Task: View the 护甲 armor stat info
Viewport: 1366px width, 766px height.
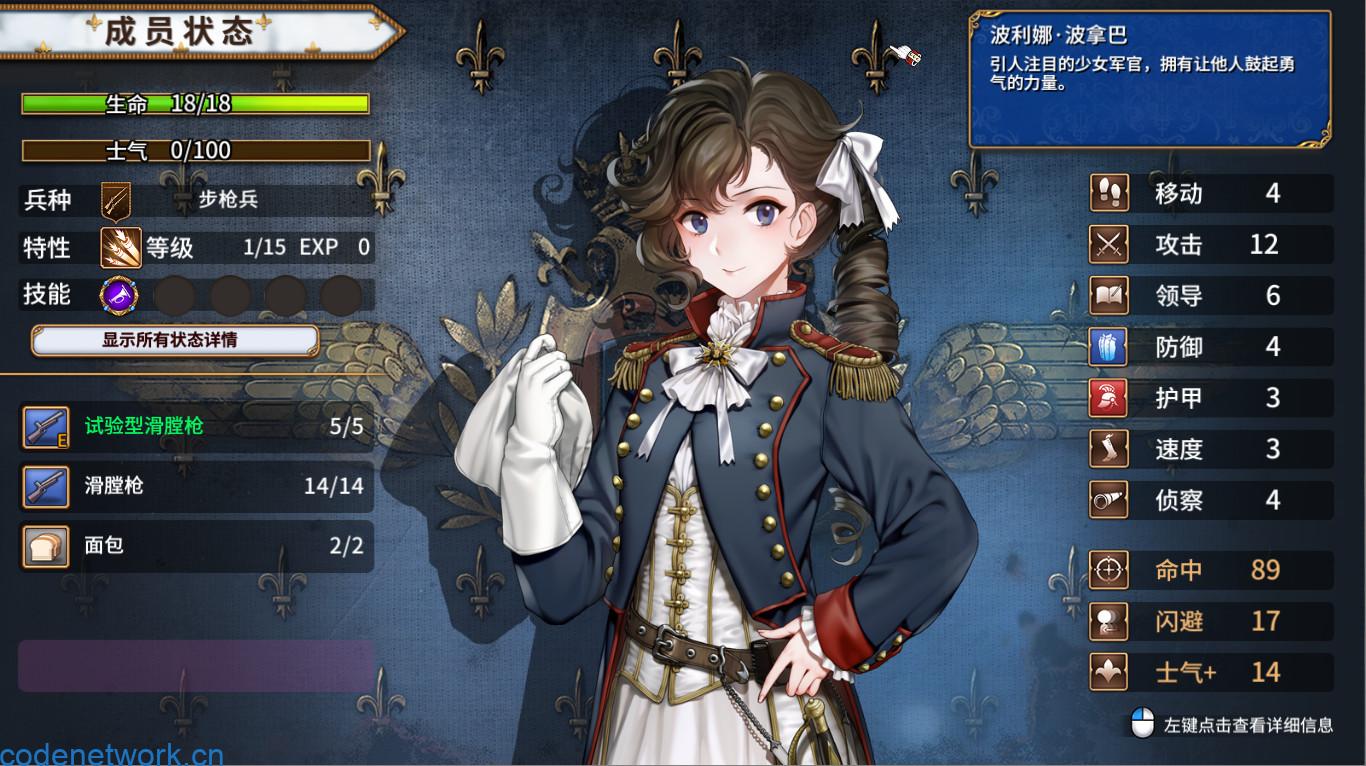Action: pyautogui.click(x=1210, y=398)
